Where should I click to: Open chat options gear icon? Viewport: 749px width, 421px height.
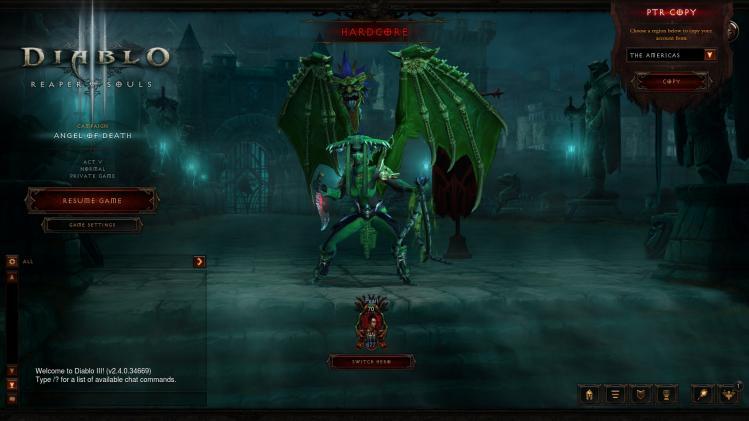point(12,261)
